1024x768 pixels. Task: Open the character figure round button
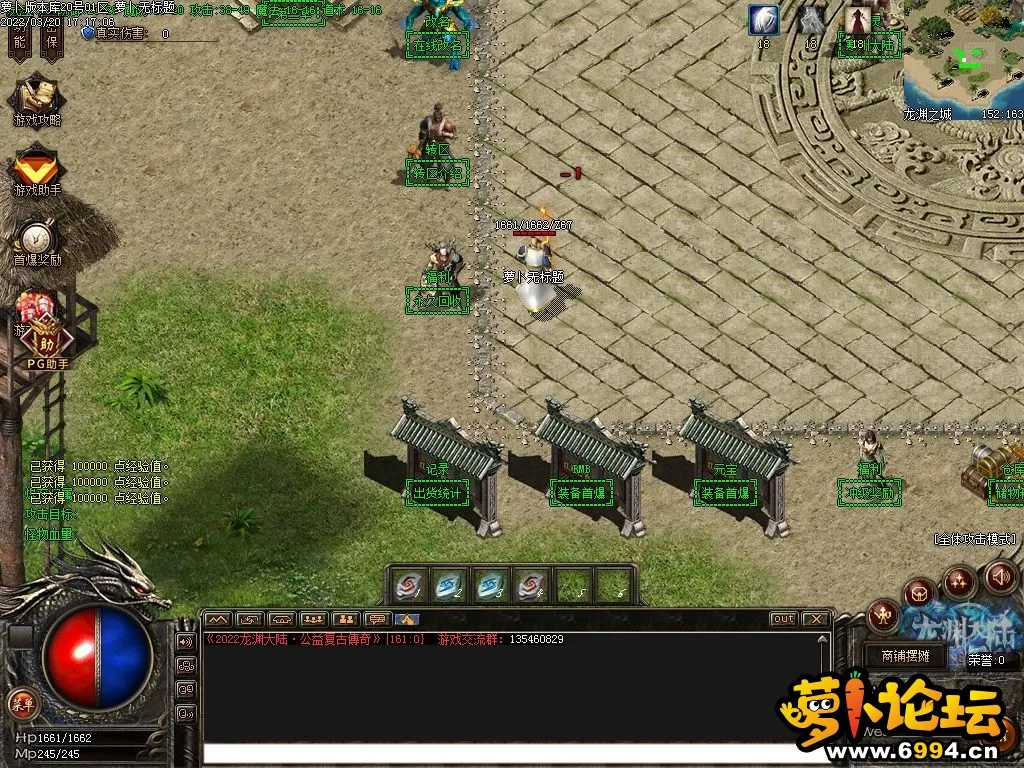[x=883, y=615]
